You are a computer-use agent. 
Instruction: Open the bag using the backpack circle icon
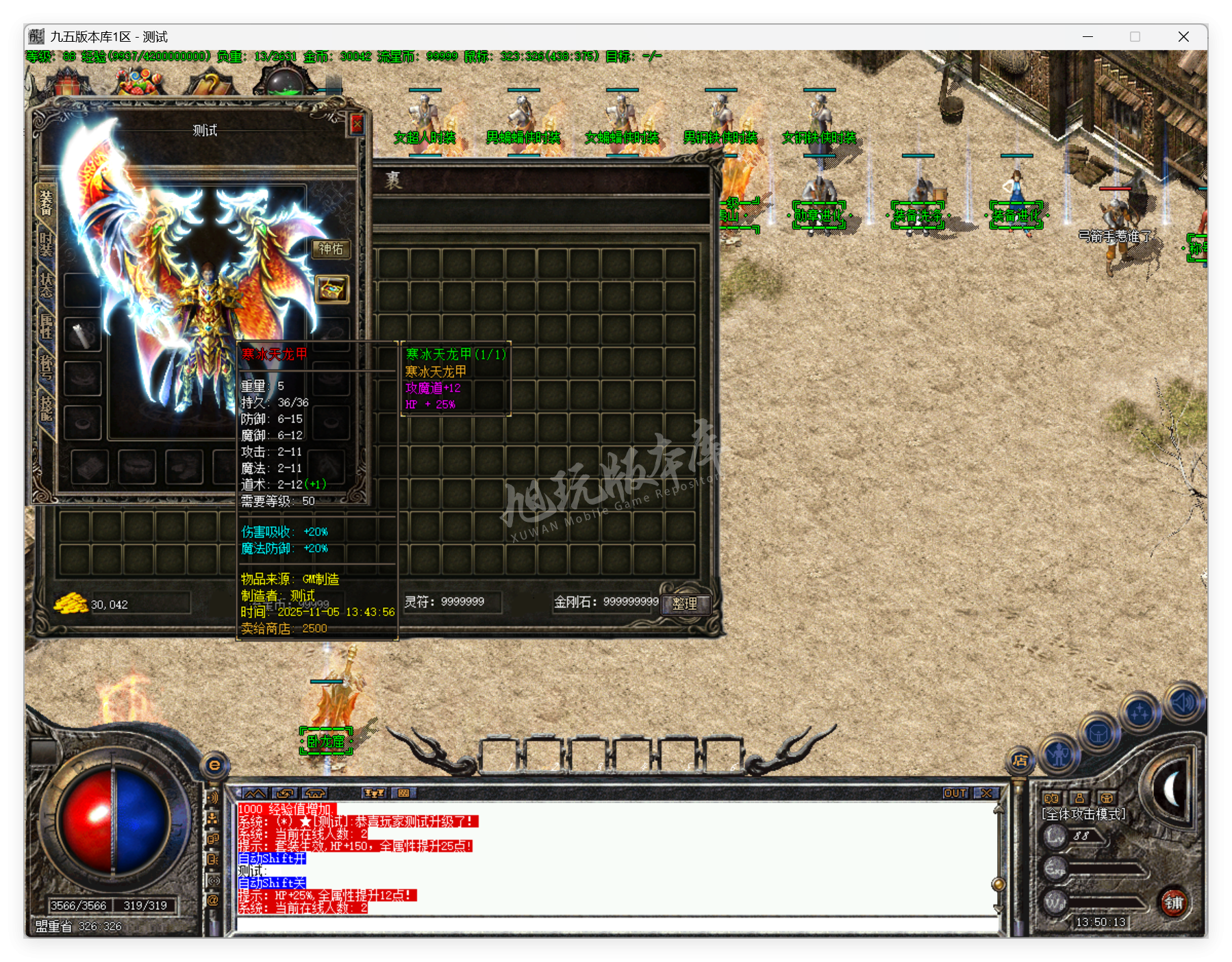tap(1098, 734)
